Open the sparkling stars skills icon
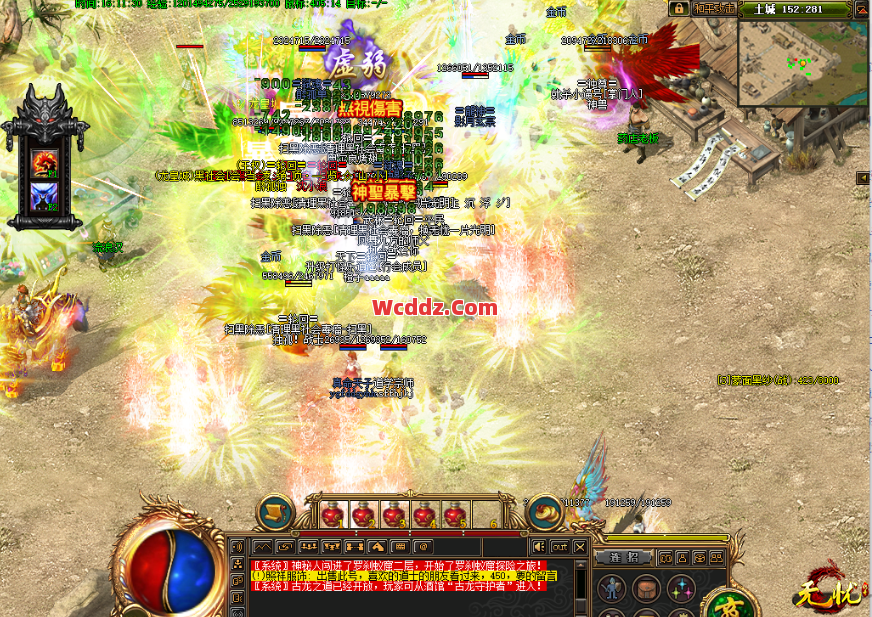The height and width of the screenshot is (617, 872). tap(681, 590)
